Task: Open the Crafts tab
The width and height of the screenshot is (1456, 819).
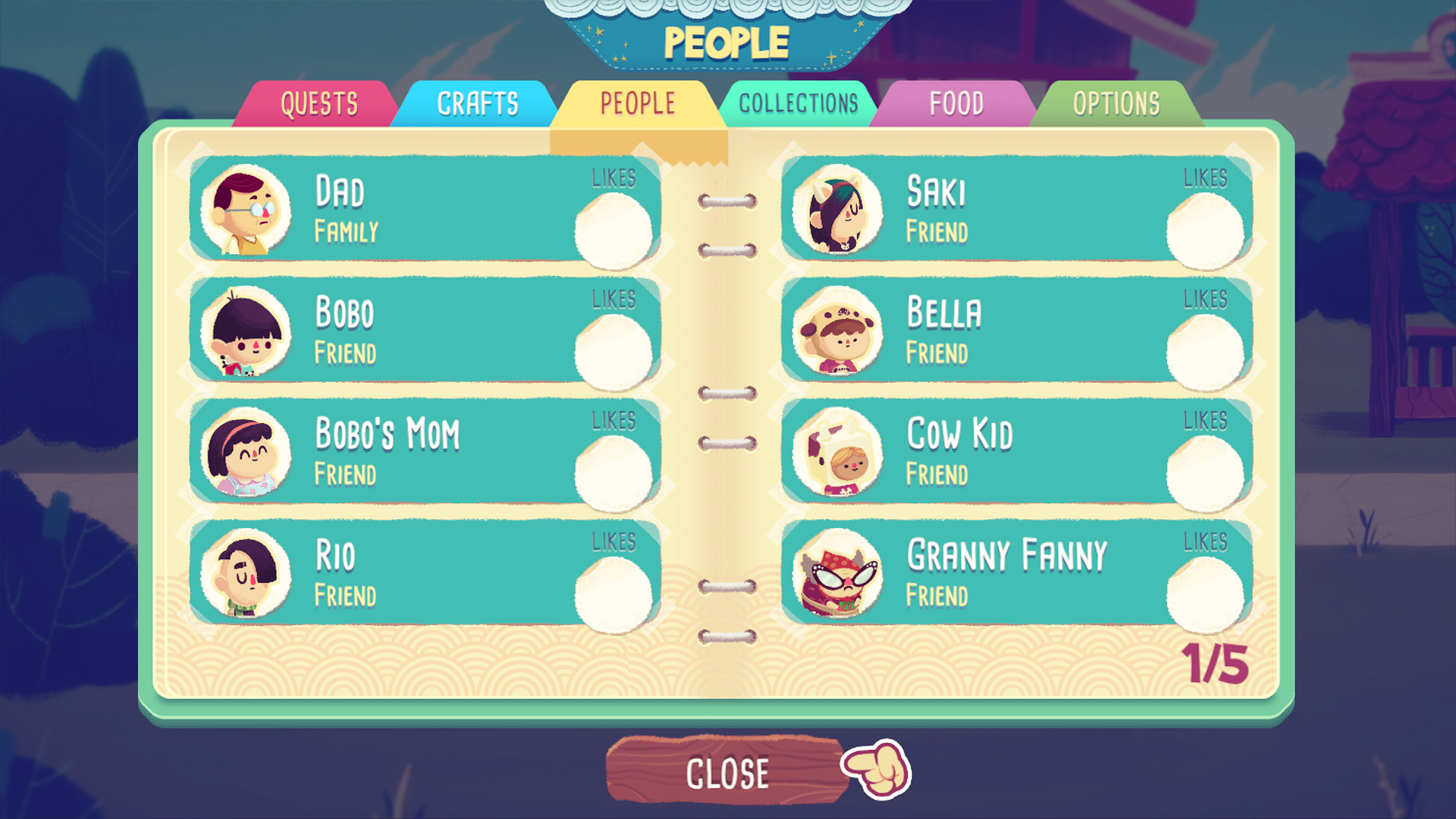Action: [x=478, y=103]
